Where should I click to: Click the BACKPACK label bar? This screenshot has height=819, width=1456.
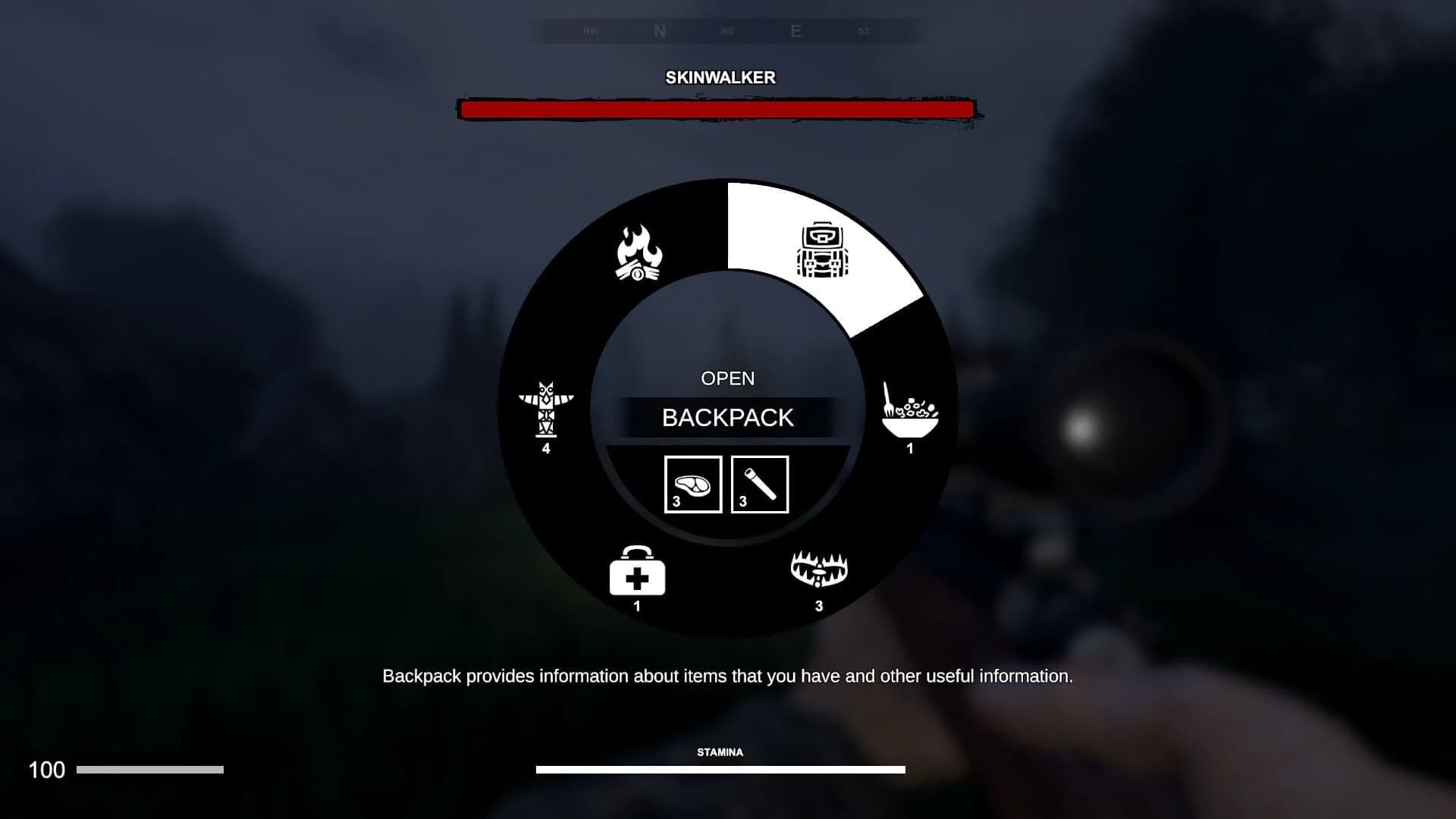pos(728,418)
